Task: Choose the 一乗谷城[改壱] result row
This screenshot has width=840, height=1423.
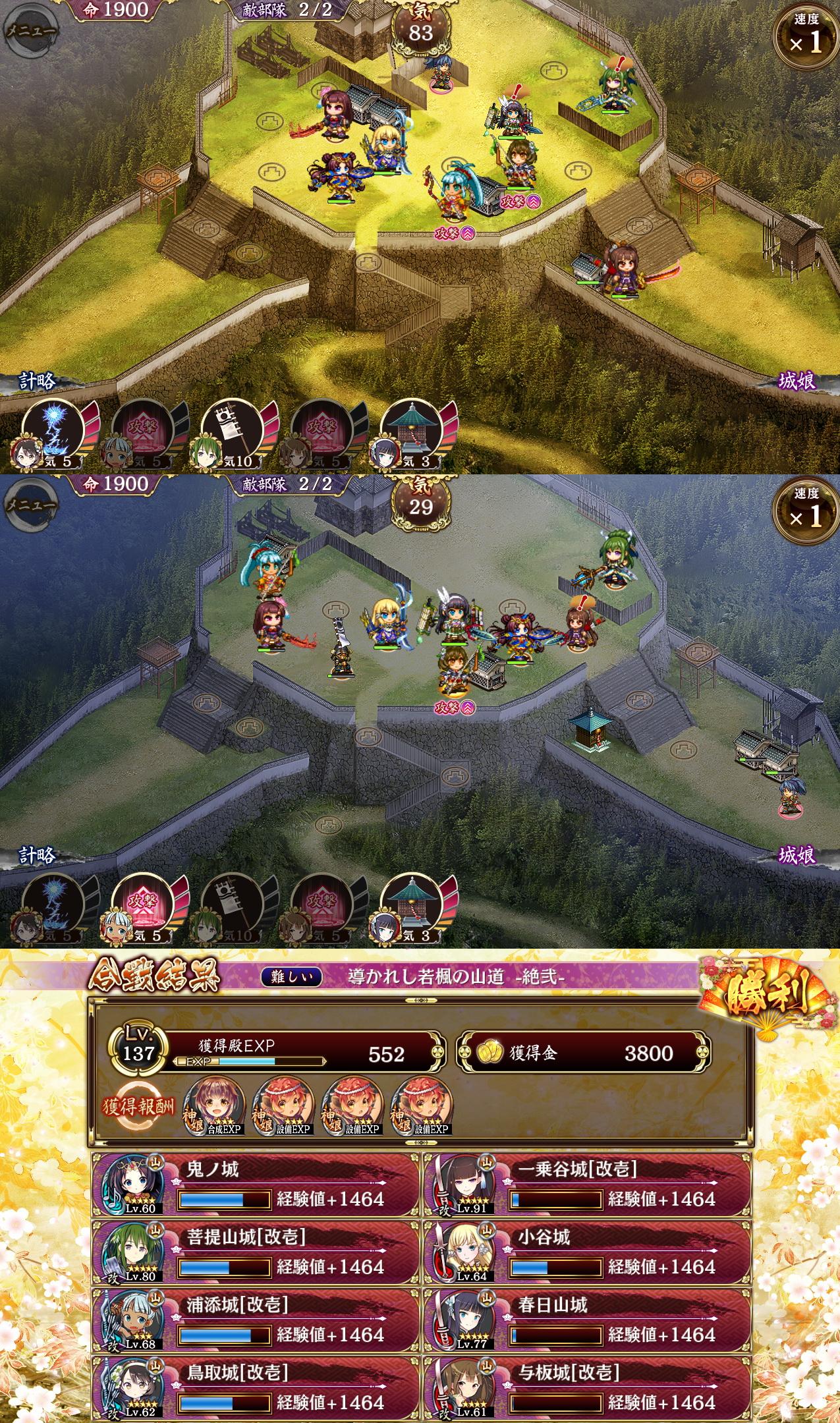Action: pyautogui.click(x=586, y=1185)
